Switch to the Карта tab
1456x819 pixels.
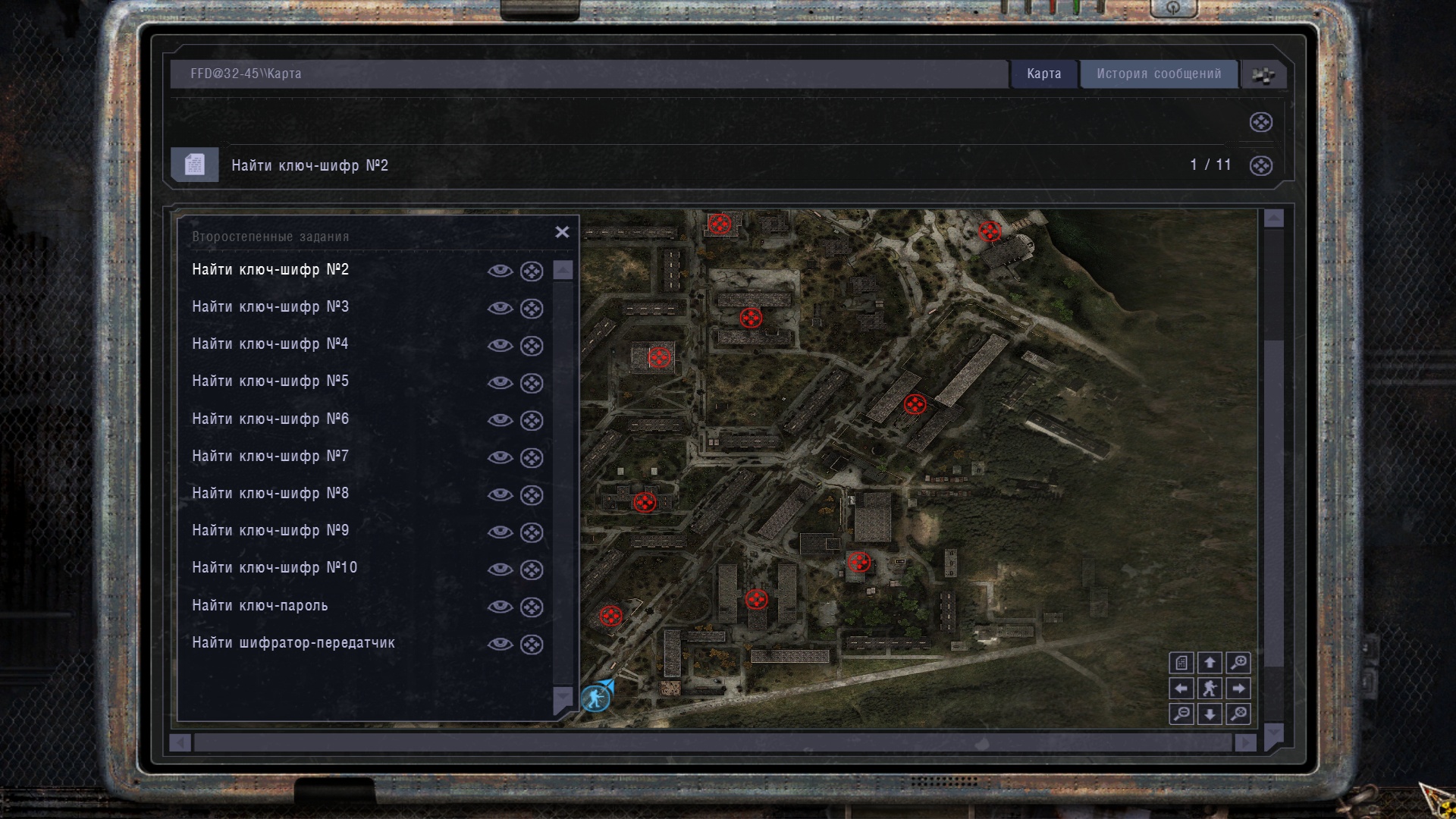[x=1043, y=74]
